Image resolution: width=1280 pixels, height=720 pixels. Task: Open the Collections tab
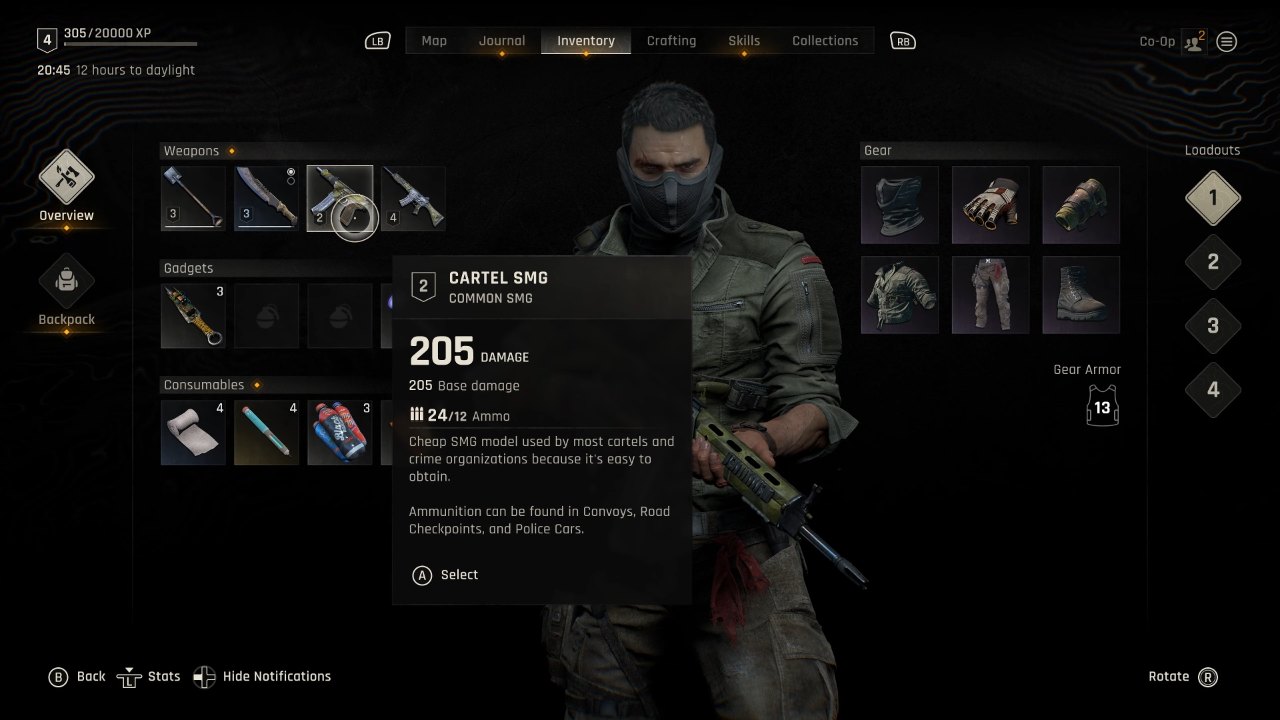point(825,40)
